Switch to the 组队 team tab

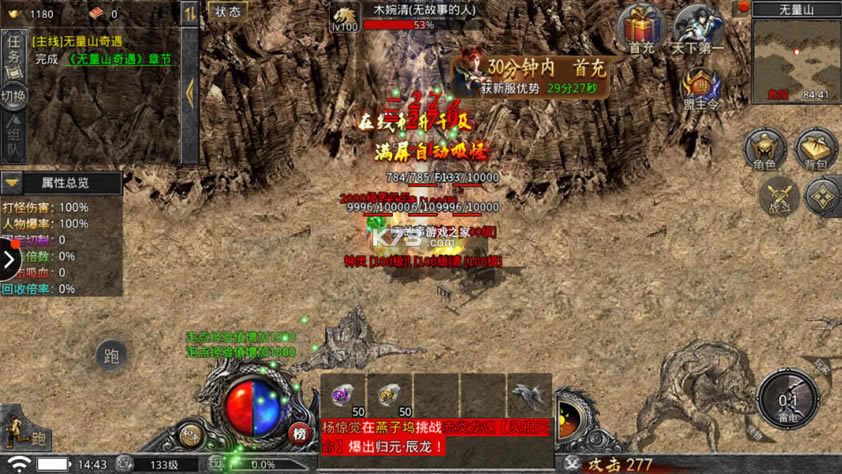(14, 133)
